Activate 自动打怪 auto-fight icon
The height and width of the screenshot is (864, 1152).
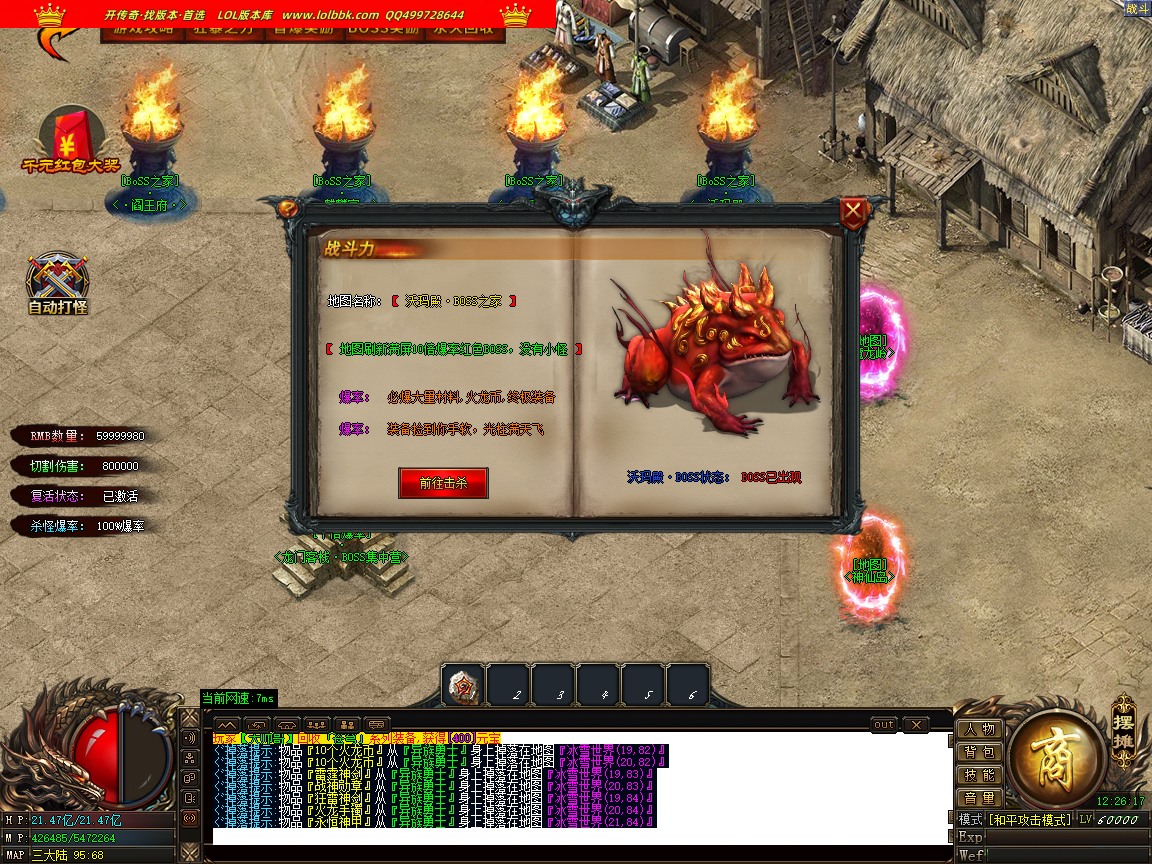[x=58, y=283]
